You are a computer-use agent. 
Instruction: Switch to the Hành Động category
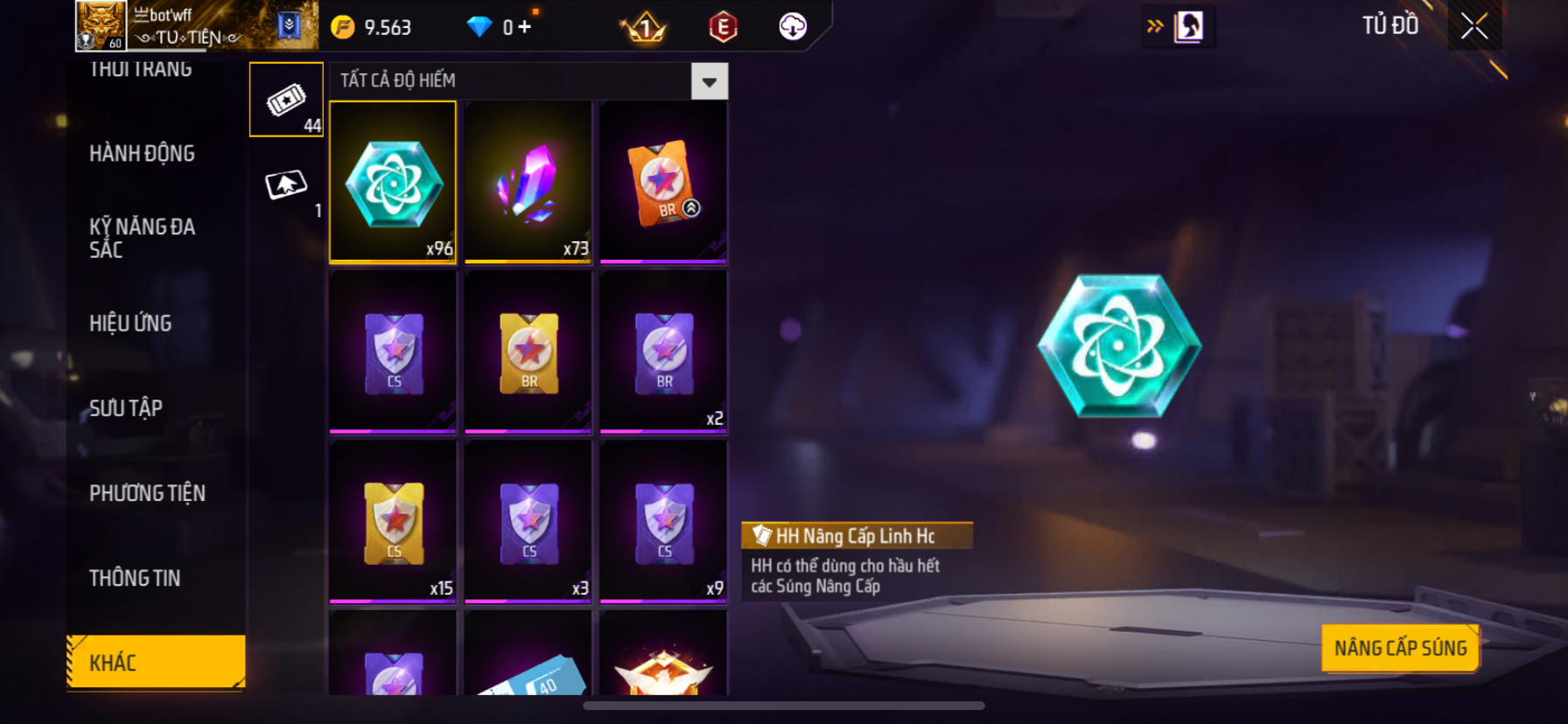click(x=142, y=154)
